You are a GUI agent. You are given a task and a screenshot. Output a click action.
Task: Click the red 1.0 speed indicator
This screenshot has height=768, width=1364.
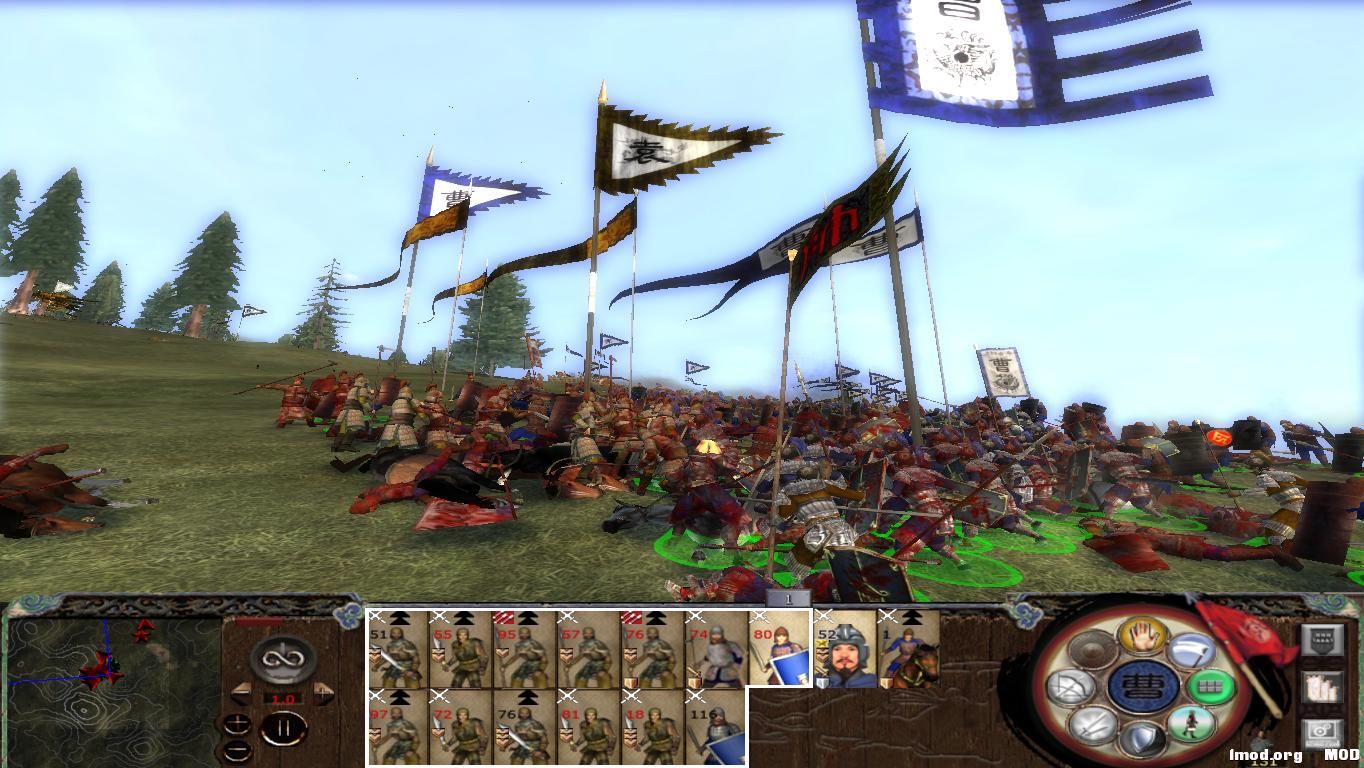[282, 699]
